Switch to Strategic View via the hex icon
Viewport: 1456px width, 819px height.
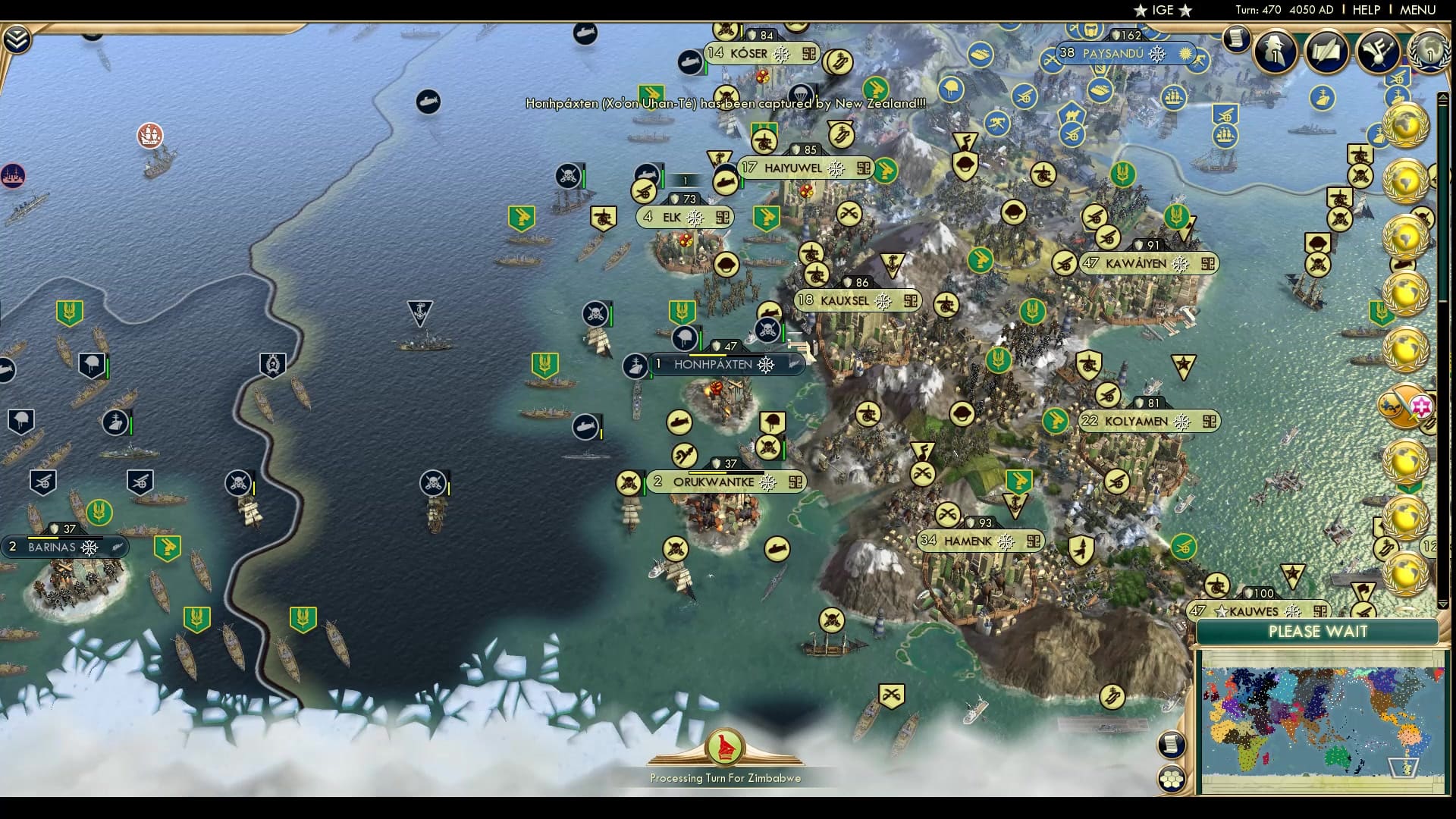1173,779
